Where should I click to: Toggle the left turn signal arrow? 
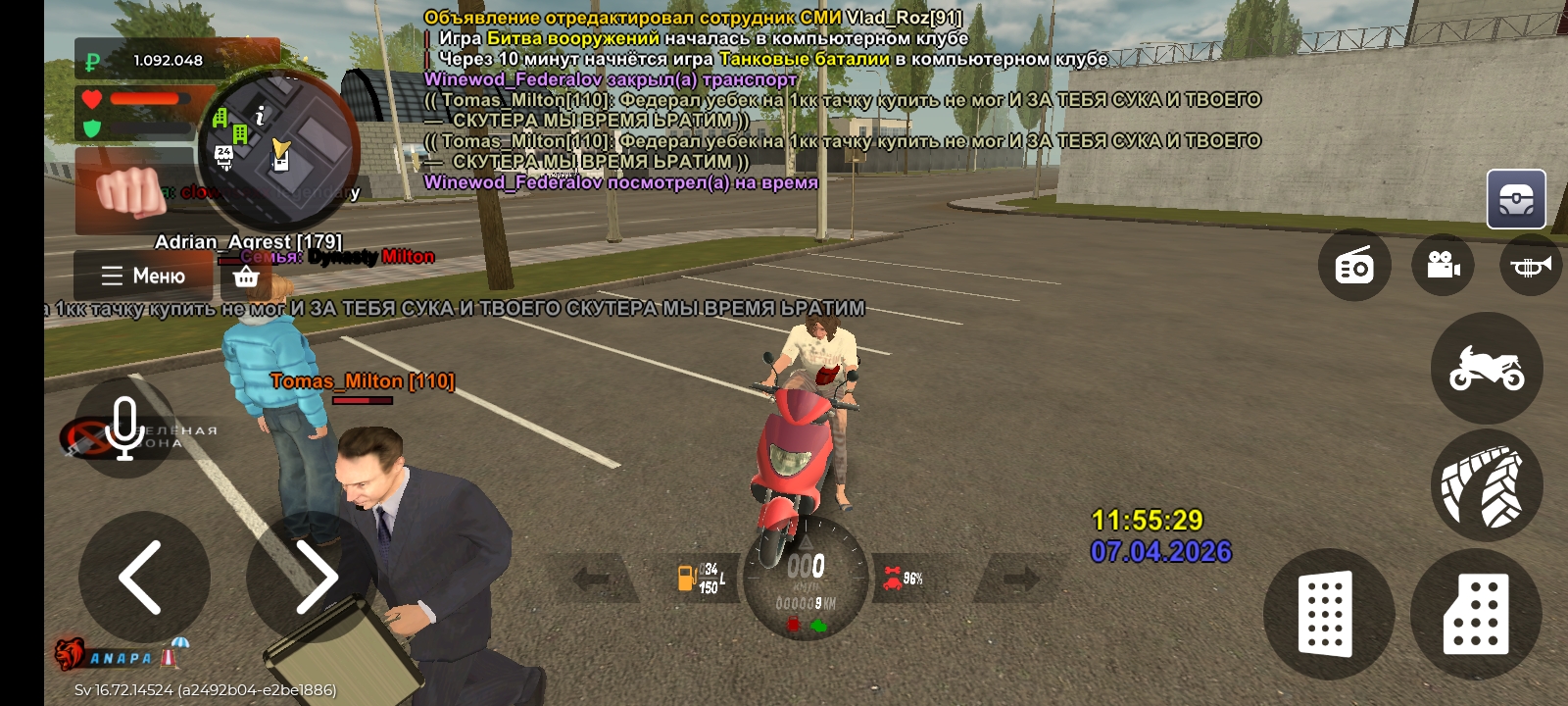tap(592, 579)
